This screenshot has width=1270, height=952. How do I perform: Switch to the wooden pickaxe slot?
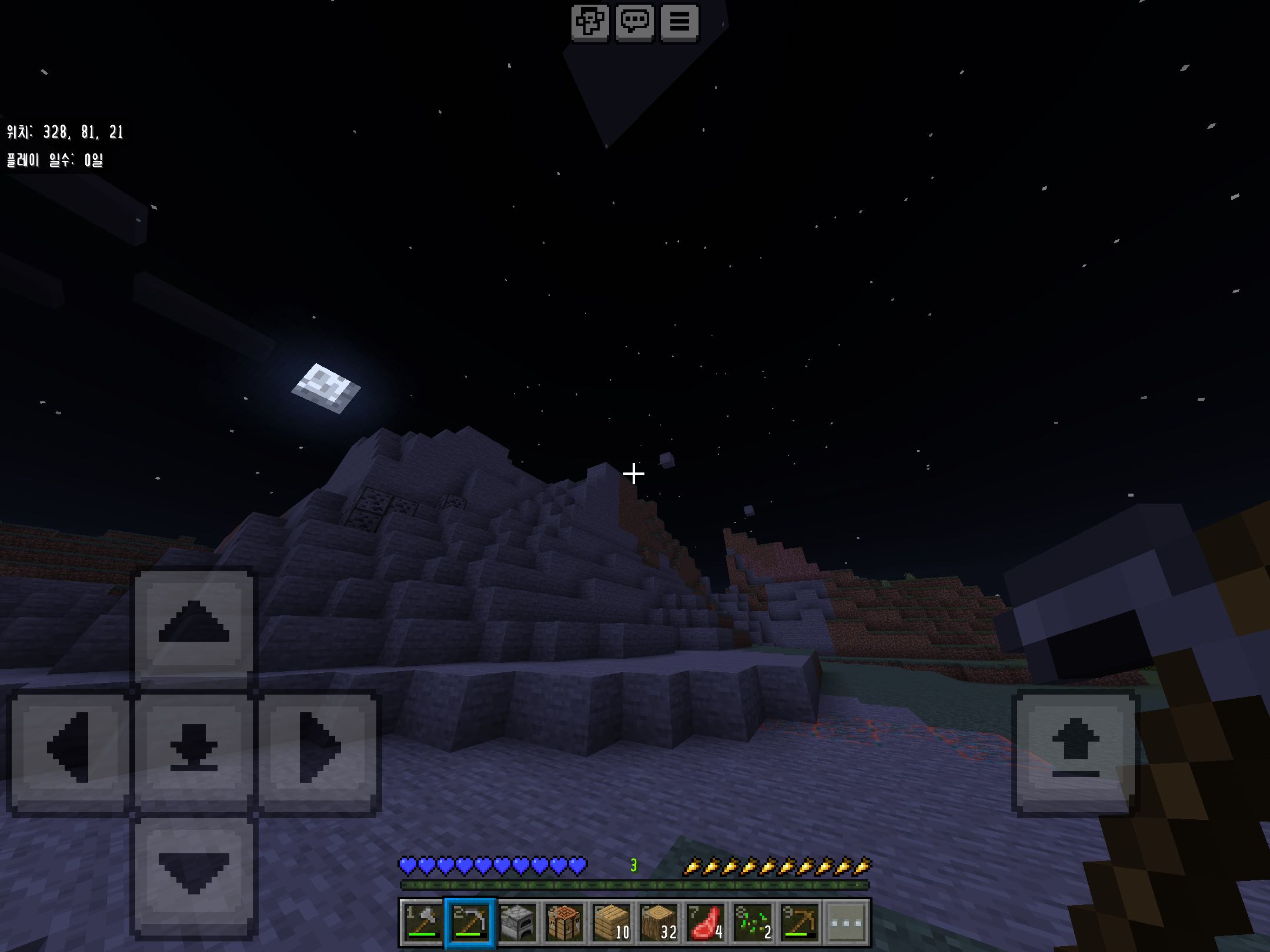tap(800, 922)
